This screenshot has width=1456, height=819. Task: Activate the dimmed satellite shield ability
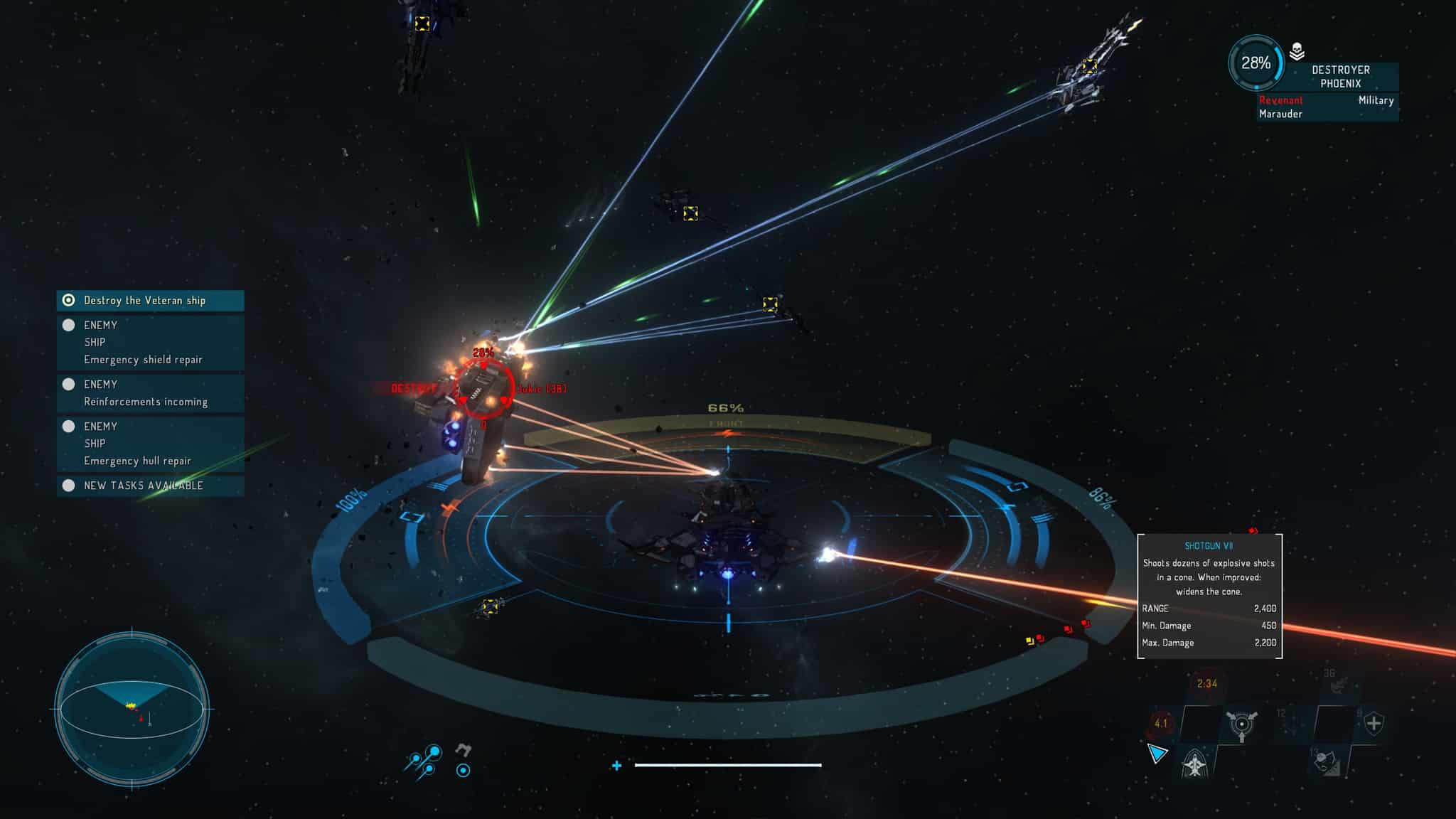(x=1325, y=762)
